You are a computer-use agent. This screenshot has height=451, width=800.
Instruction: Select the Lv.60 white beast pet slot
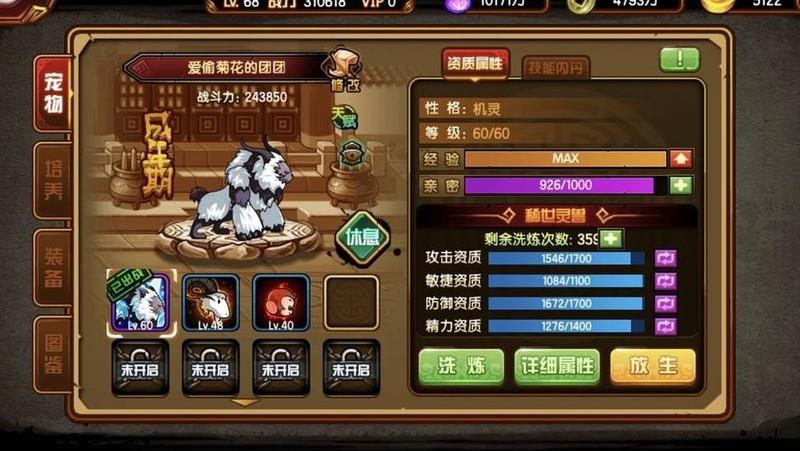[x=140, y=302]
